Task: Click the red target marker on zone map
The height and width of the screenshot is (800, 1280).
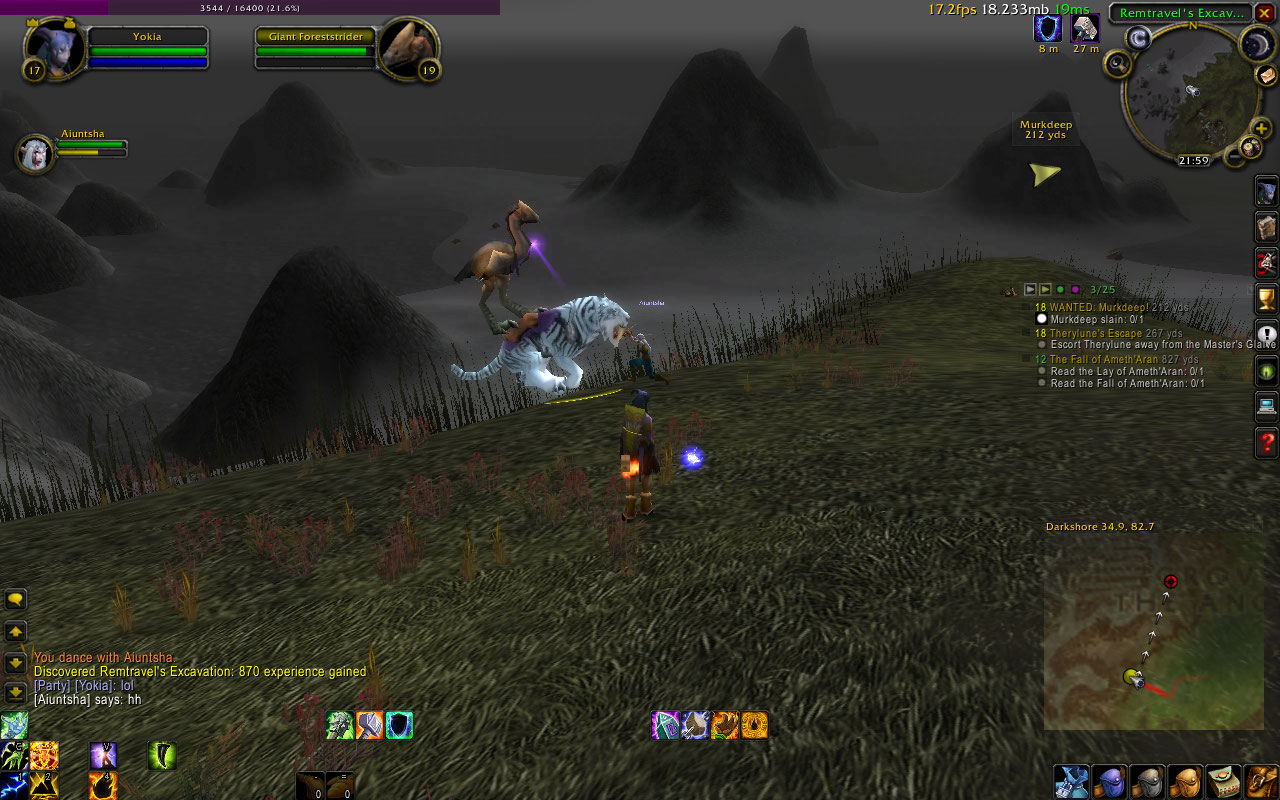Action: tap(1171, 581)
